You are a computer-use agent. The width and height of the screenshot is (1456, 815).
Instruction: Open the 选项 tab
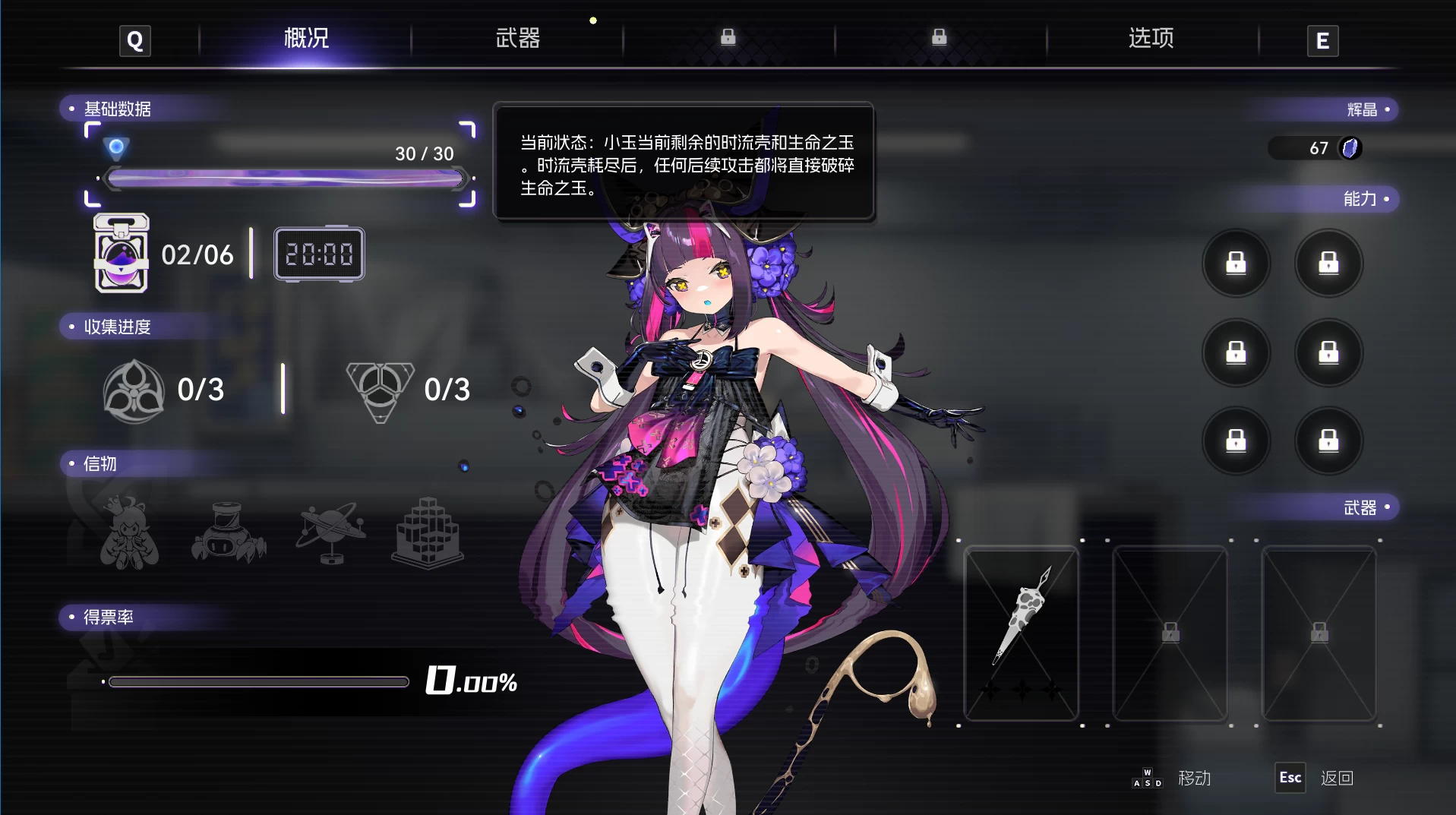click(x=1149, y=39)
